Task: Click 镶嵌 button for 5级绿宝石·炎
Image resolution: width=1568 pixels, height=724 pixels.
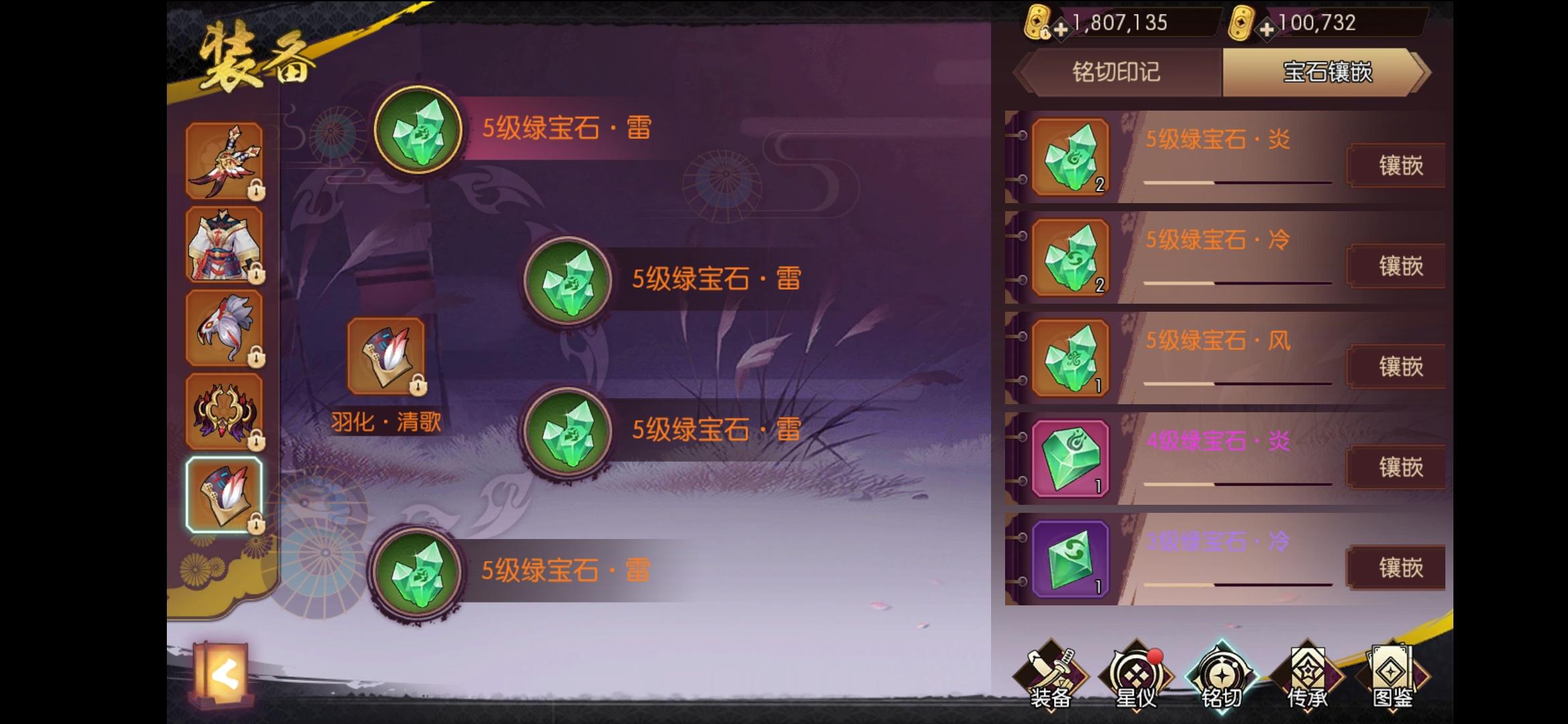Action: point(1396,166)
